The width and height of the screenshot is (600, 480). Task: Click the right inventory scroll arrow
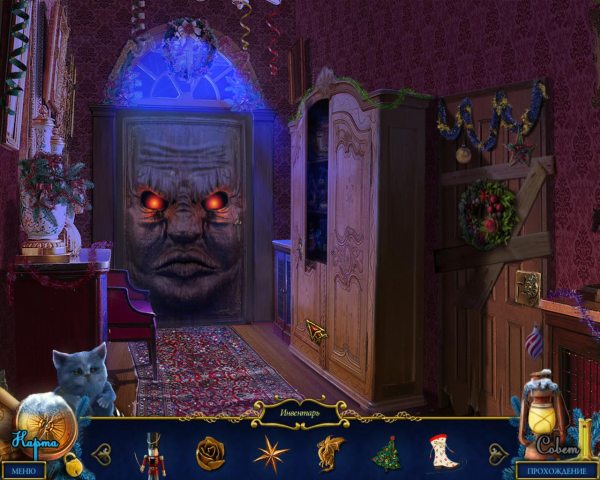pyautogui.click(x=497, y=453)
